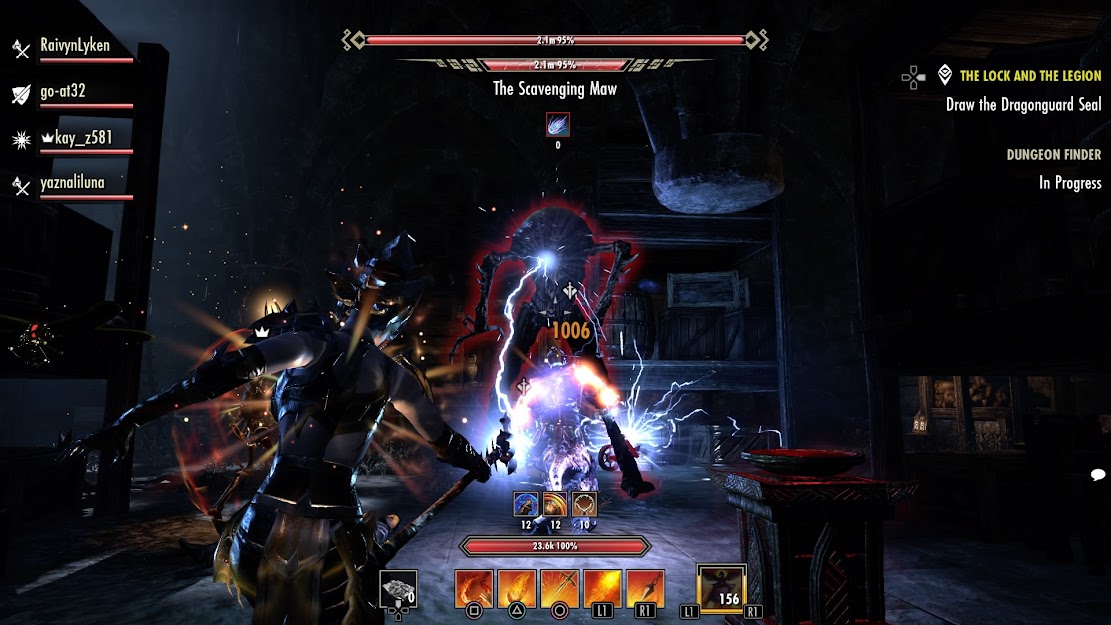
Task: Activate the fire breath ability
Action: (x=603, y=589)
